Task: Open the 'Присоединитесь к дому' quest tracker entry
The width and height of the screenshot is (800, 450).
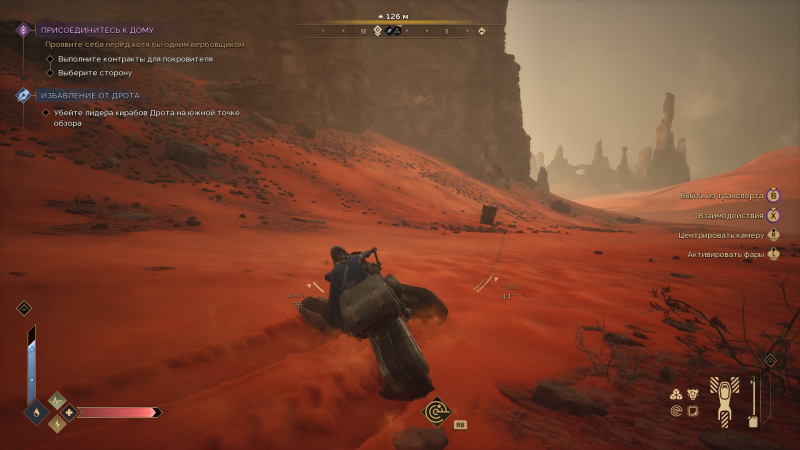Action: (x=97, y=30)
